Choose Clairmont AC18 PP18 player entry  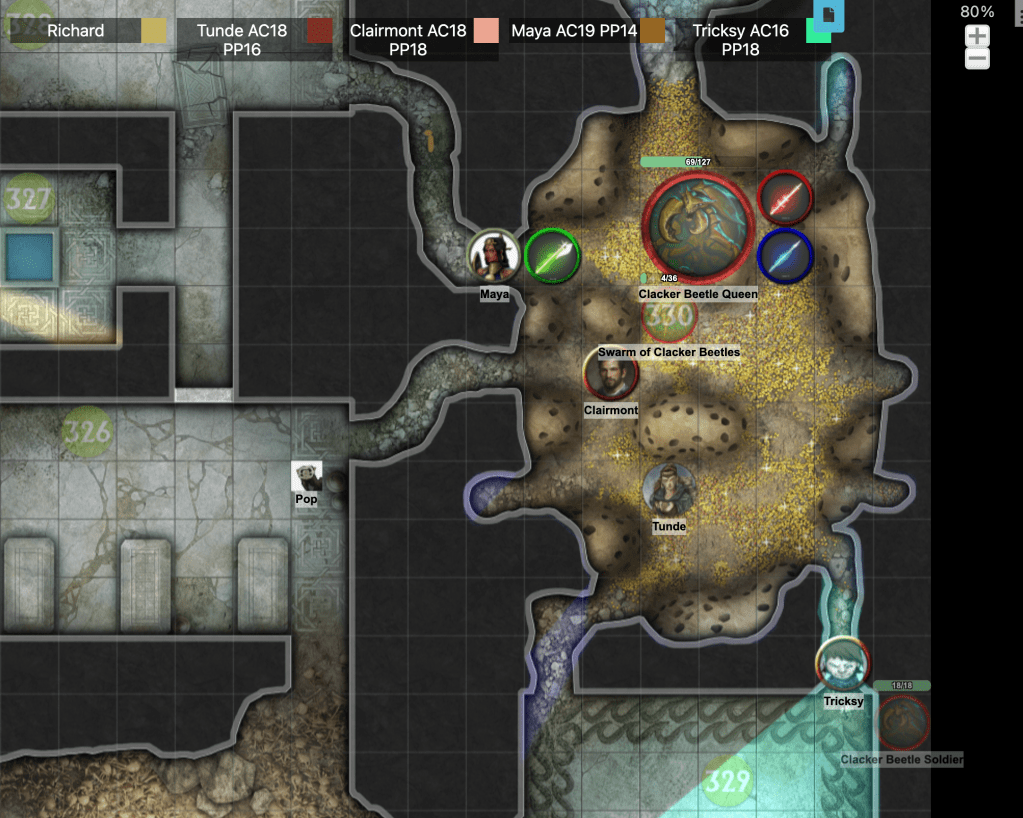[408, 39]
